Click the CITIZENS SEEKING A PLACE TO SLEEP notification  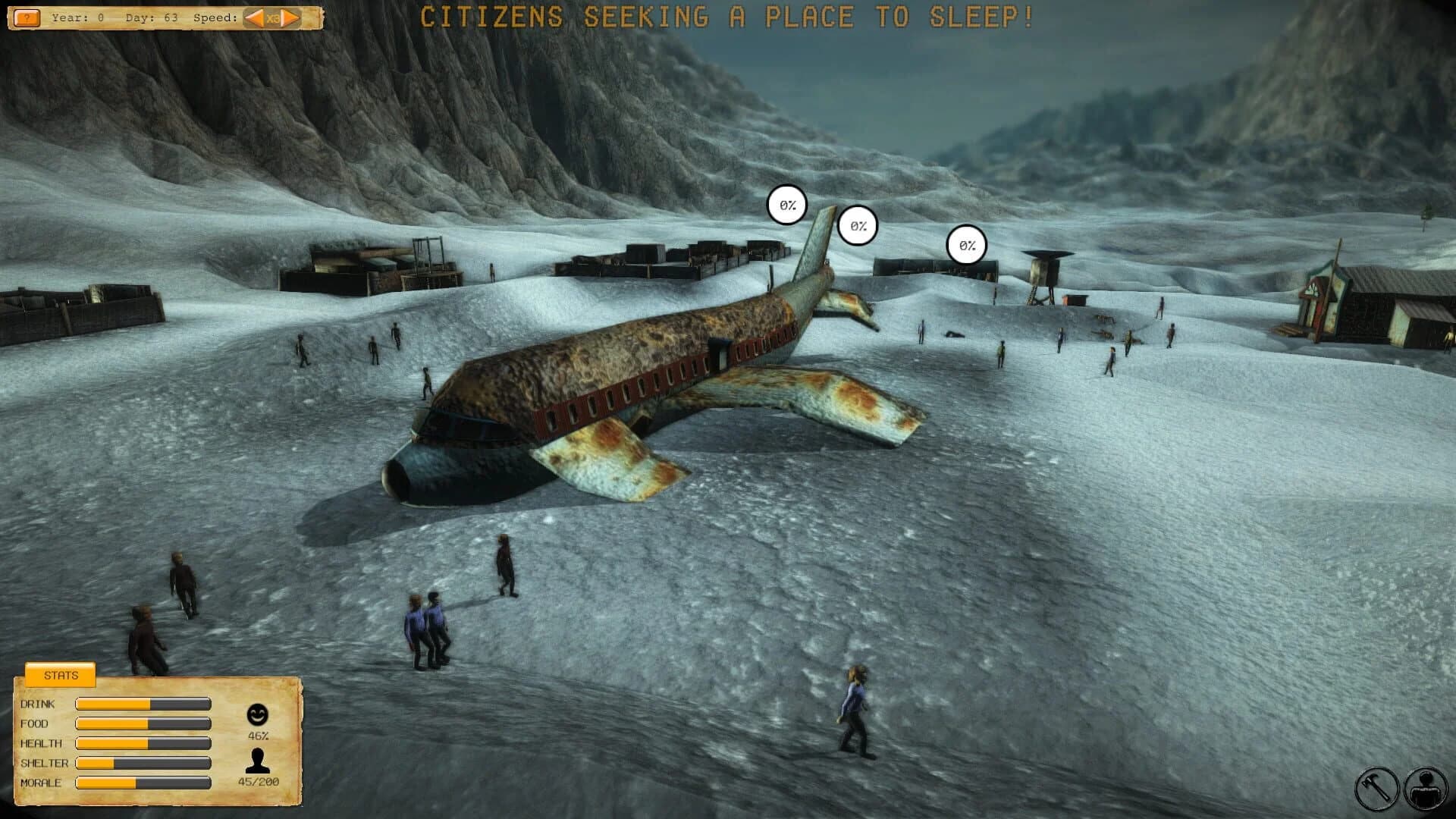point(726,15)
